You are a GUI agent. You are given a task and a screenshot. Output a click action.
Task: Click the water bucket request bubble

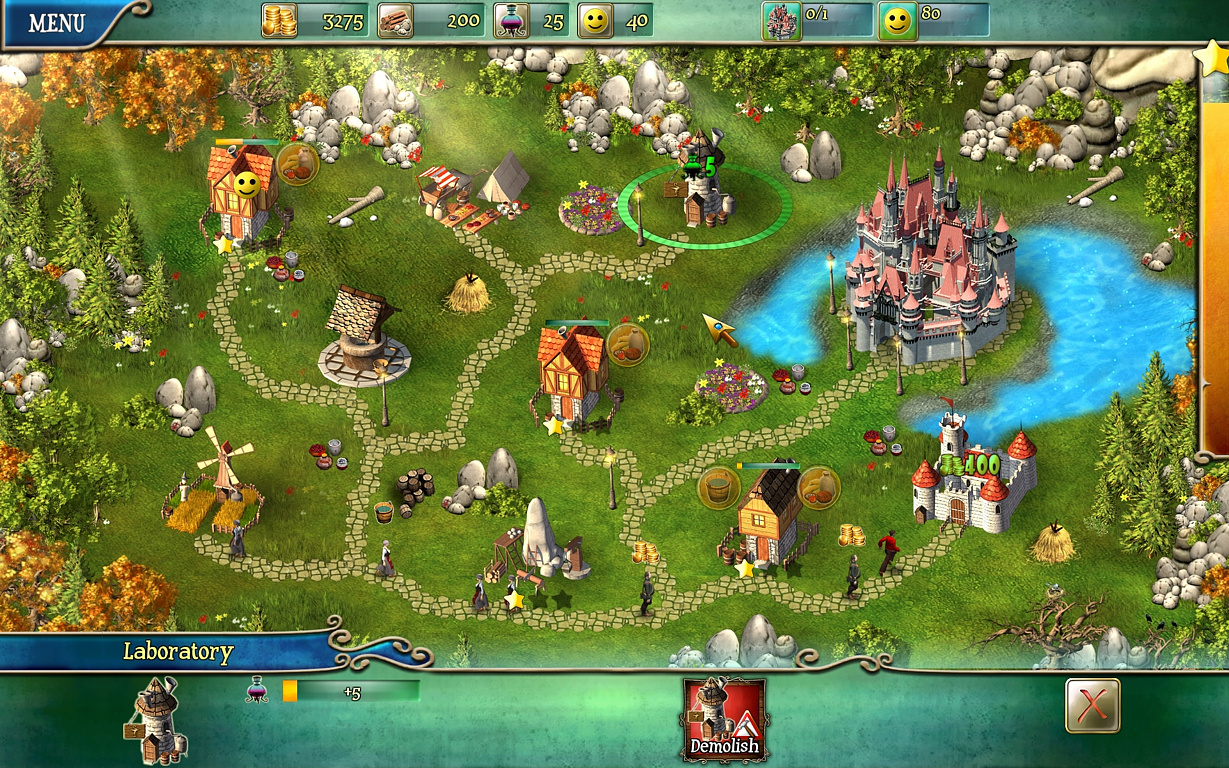718,487
